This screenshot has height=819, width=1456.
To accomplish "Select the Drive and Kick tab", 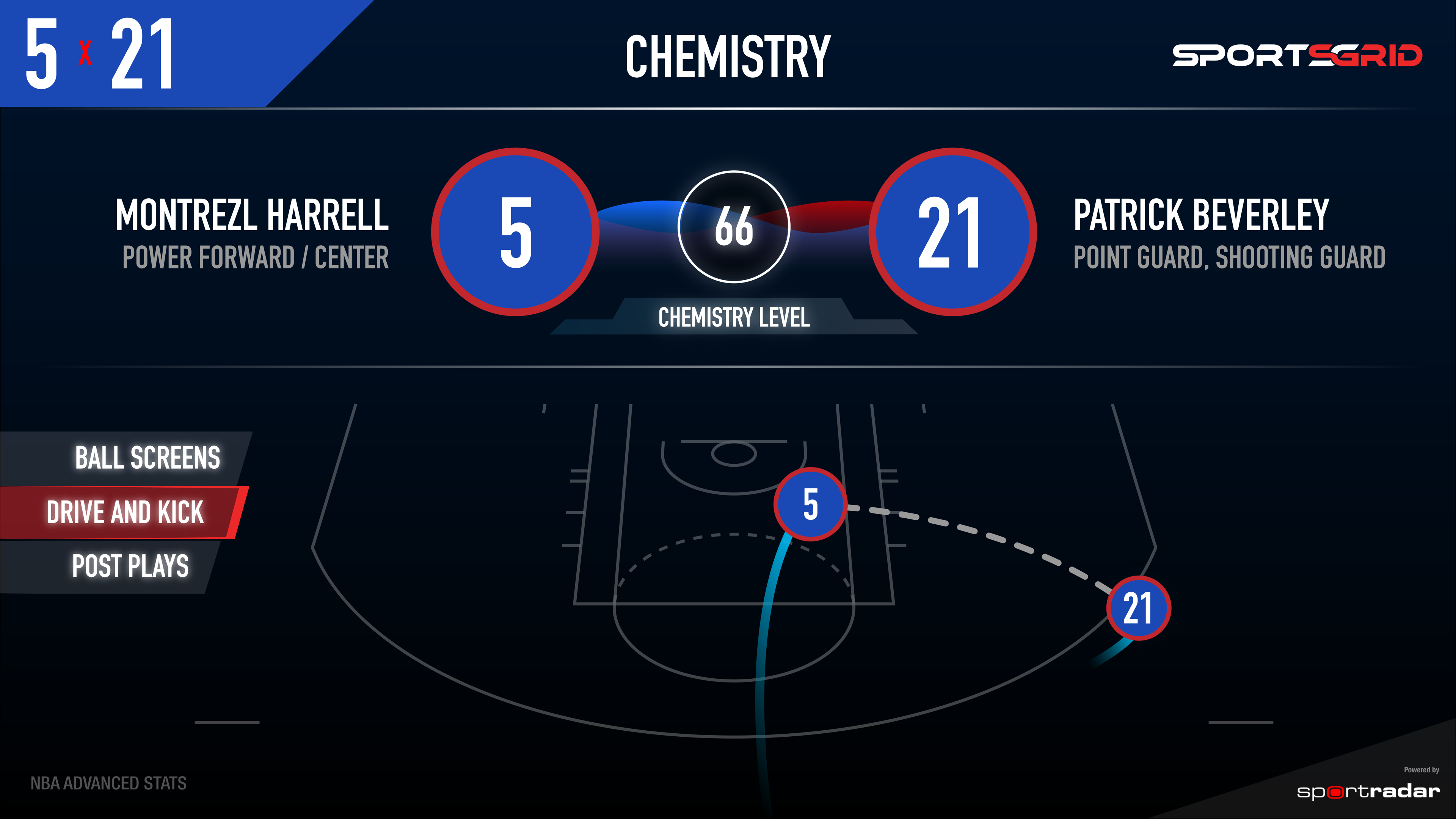I will coord(124,512).
